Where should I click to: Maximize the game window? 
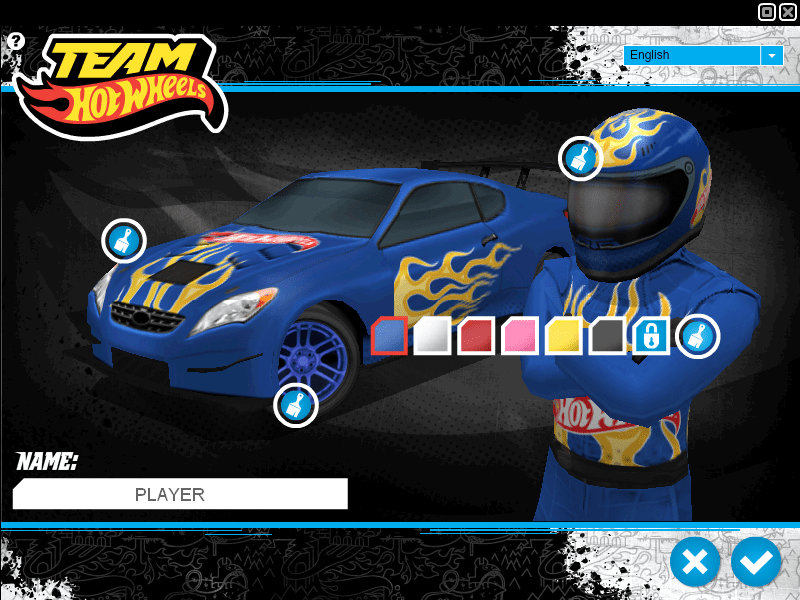click(767, 12)
